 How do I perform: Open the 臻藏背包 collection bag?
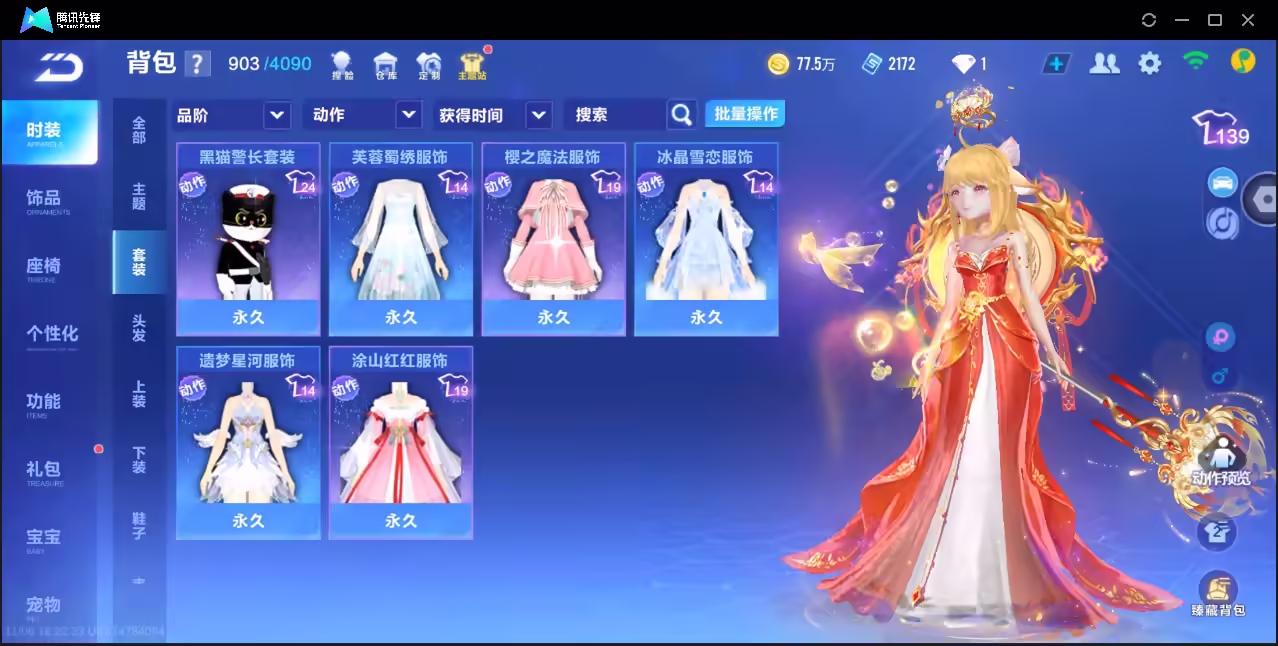(x=1217, y=594)
